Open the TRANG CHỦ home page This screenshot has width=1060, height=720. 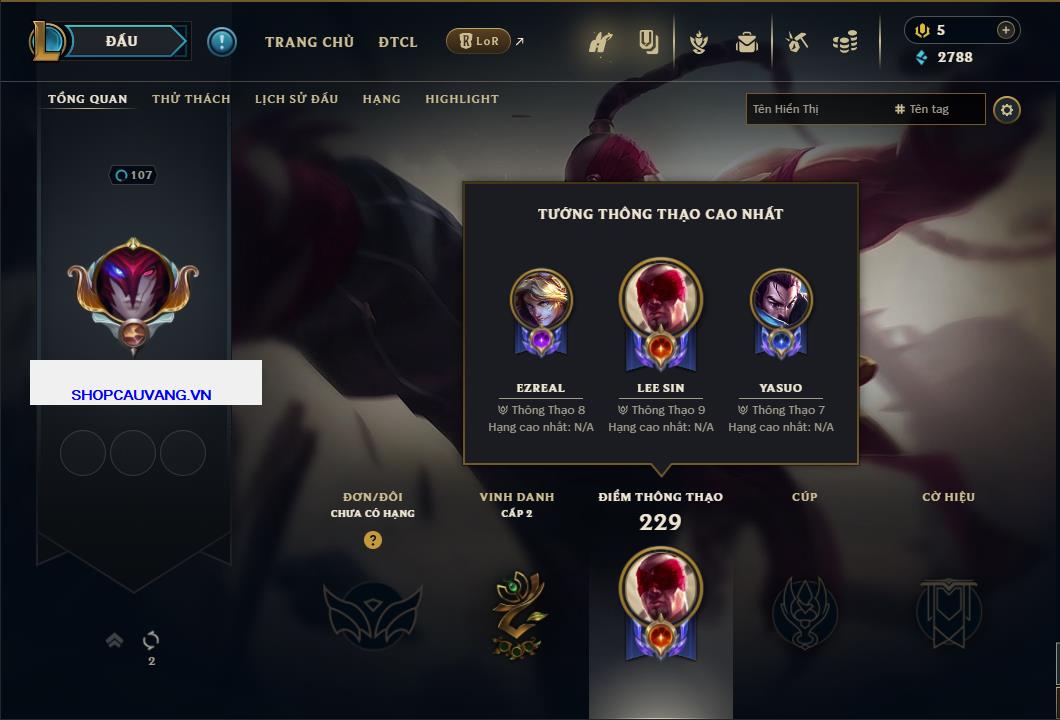coord(309,42)
